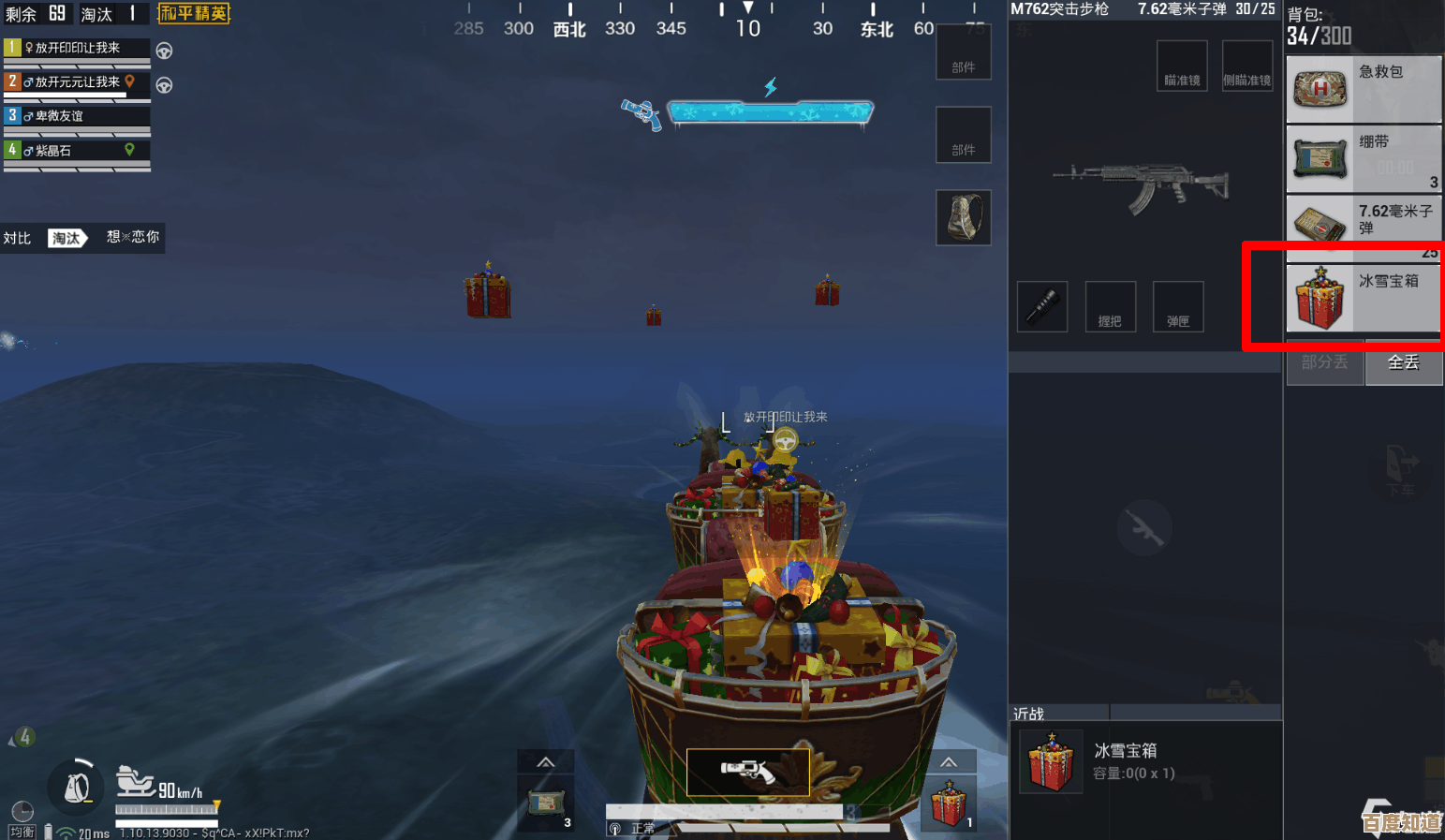
Task: Select teammate 卑微友谊 in squad list
Action: point(77,116)
